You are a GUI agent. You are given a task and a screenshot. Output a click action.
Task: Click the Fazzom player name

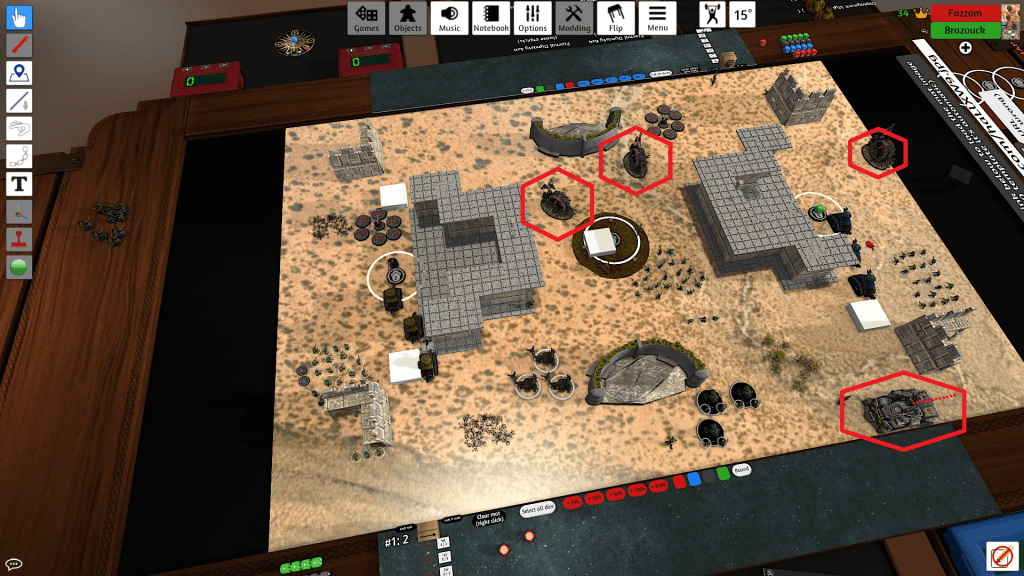pyautogui.click(x=965, y=13)
